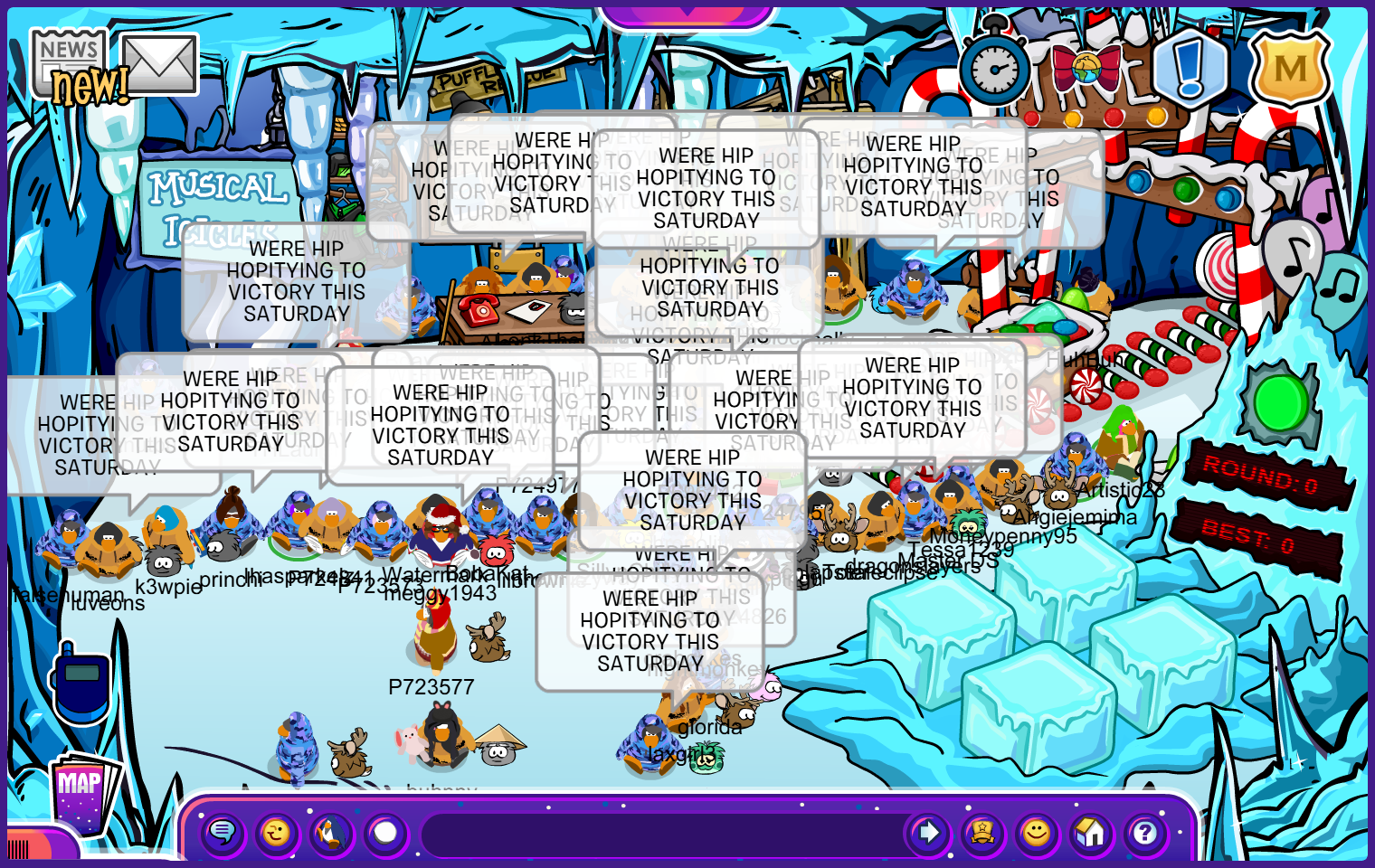The image size is (1375, 868).
Task: Open the red bow tie globe icon
Action: coord(1085,69)
